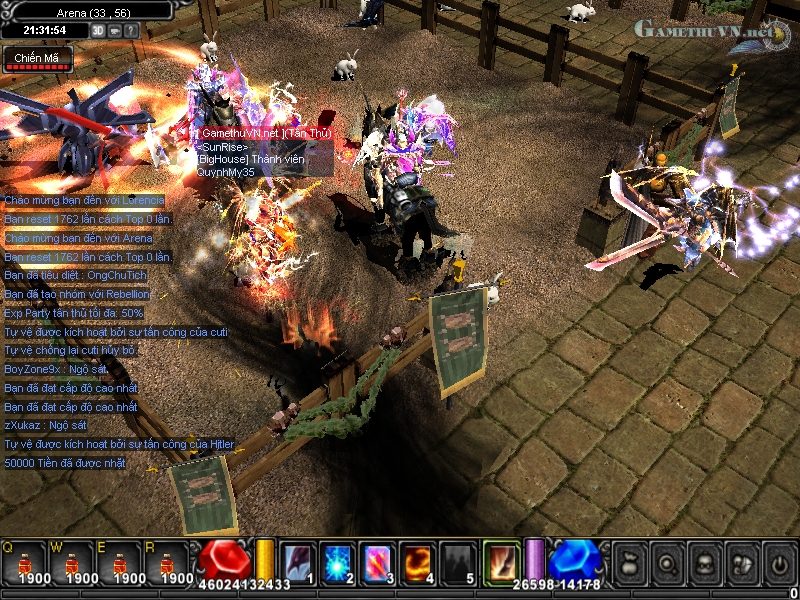Select skill slot 1 wing icon
This screenshot has height=600, width=800.
click(297, 561)
